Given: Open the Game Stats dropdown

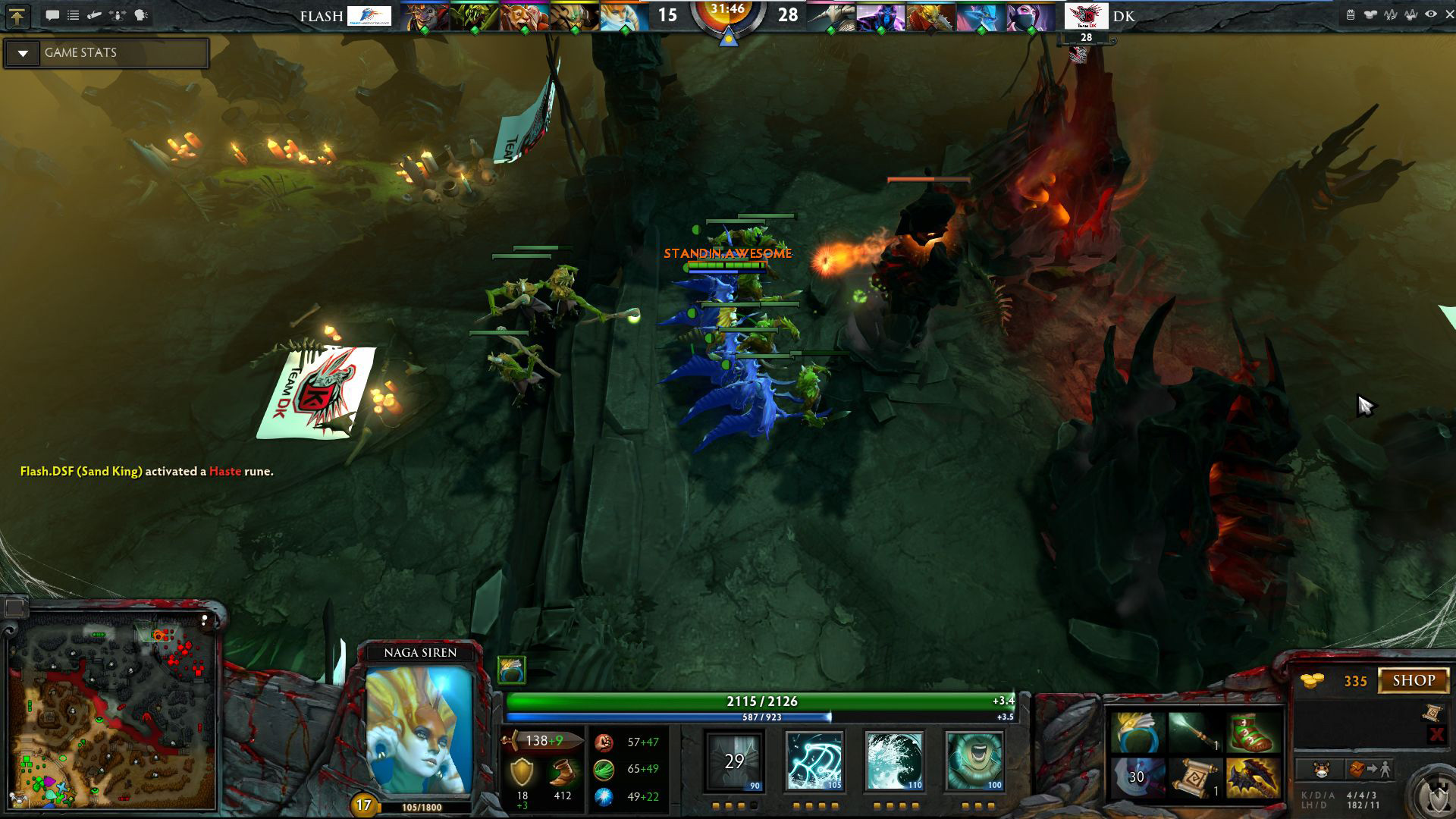Looking at the screenshot, I should click(x=23, y=53).
